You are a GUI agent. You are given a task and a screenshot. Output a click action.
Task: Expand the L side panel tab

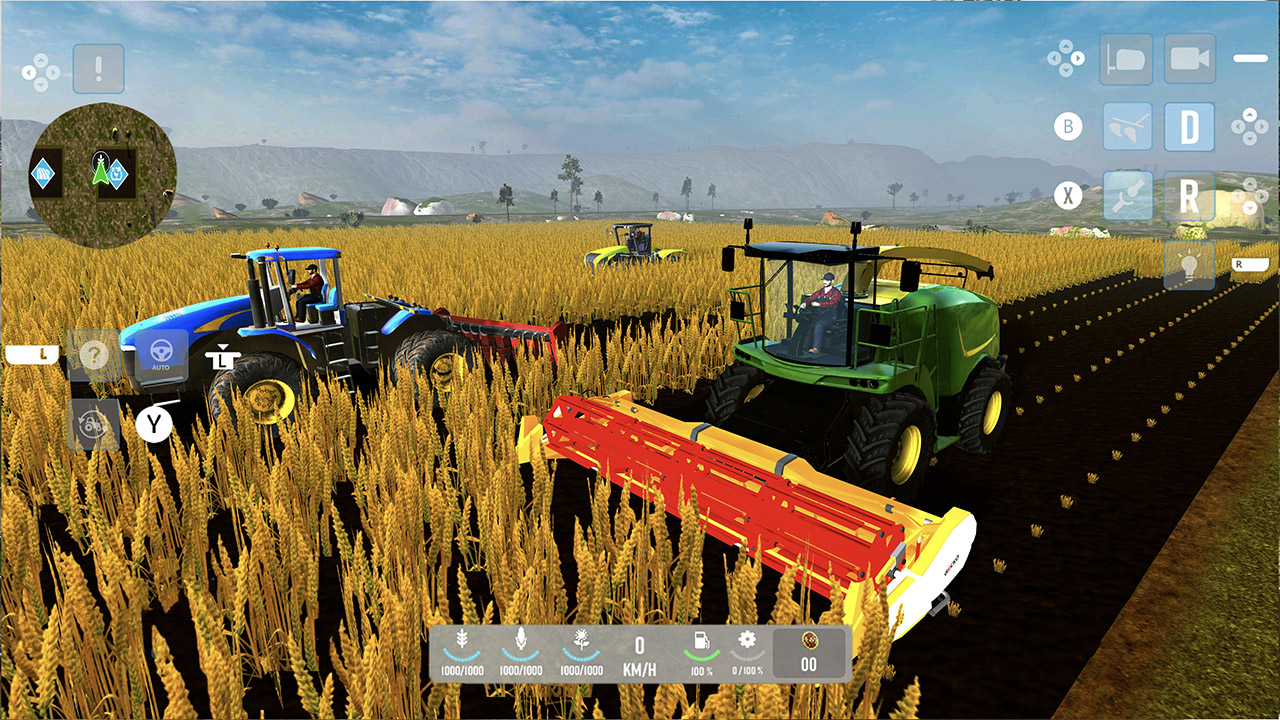pyautogui.click(x=31, y=354)
